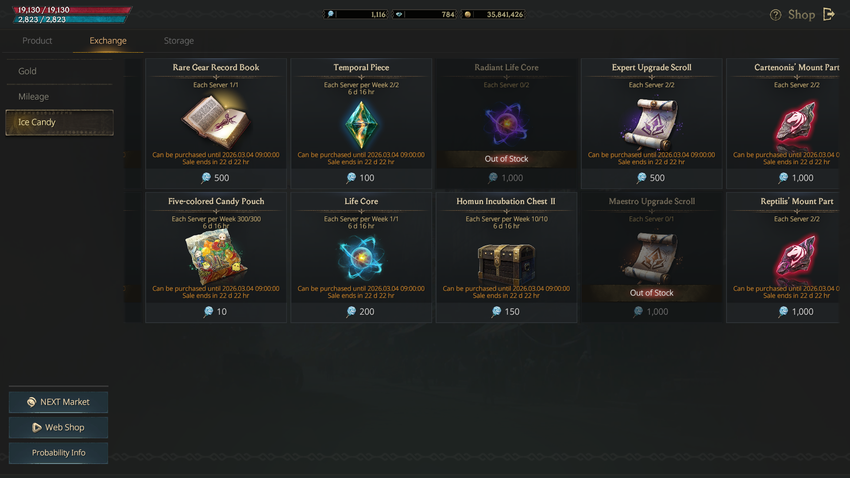Exit the shop with the leave icon

pyautogui.click(x=829, y=14)
